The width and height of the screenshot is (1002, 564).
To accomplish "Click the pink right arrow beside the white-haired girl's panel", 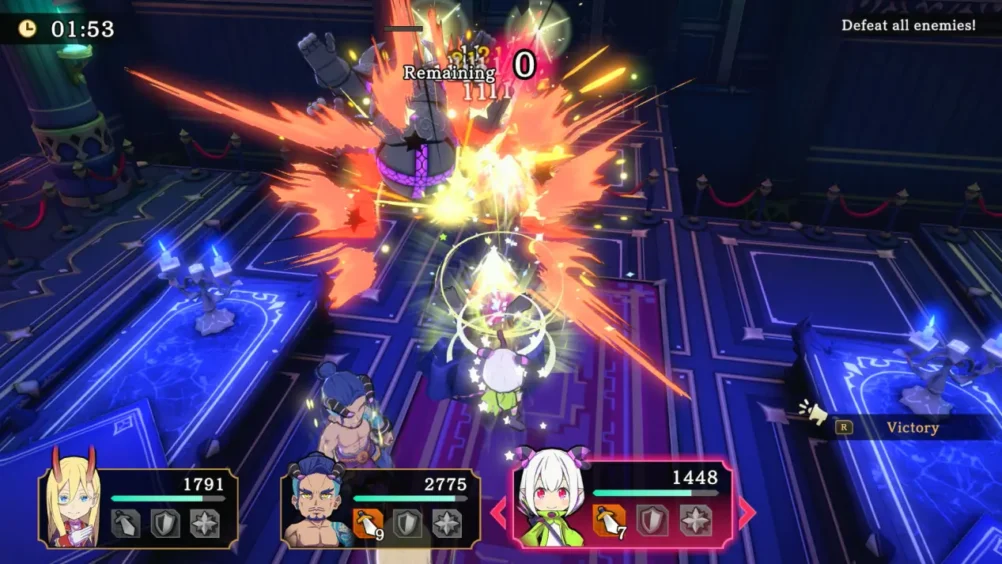I will coord(747,512).
